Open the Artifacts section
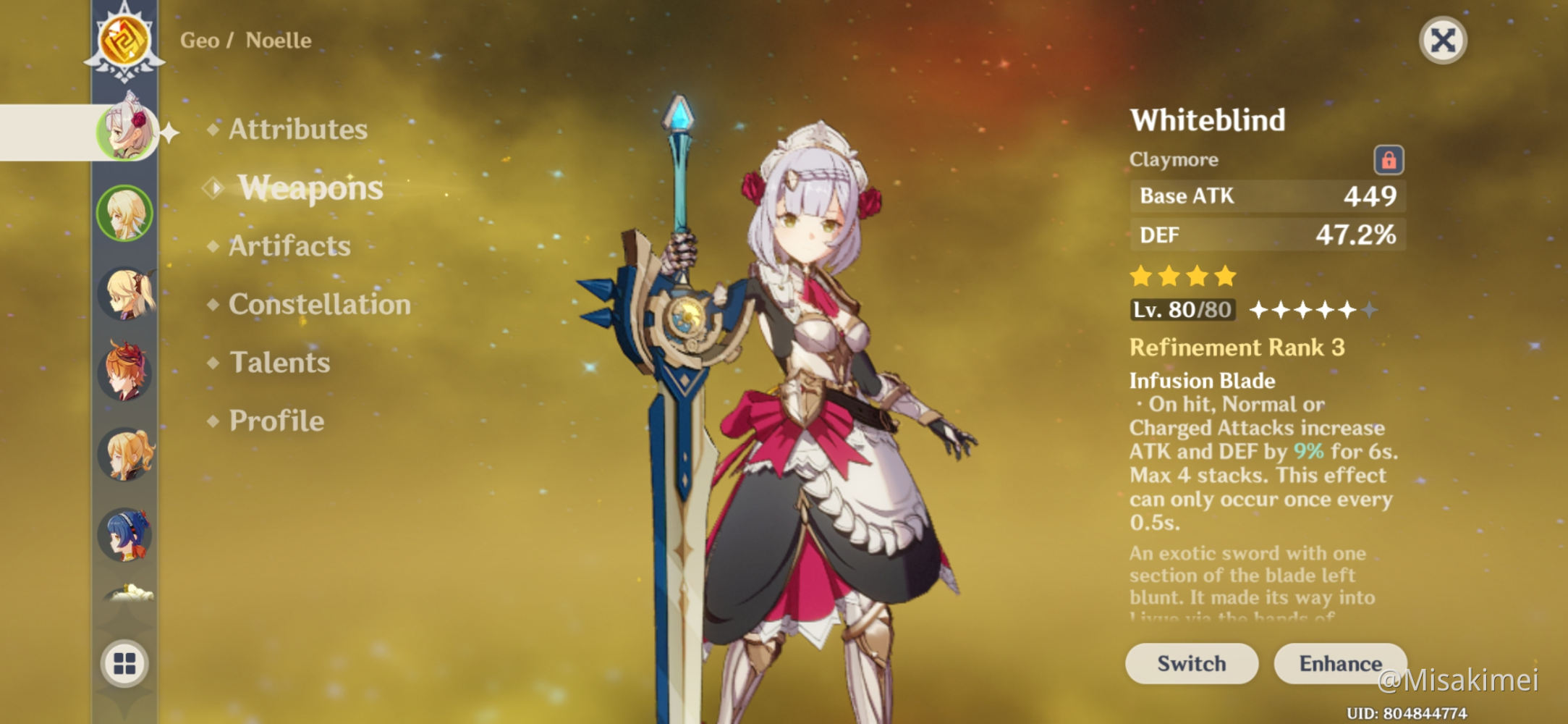Screen dimensions: 1568x724 [x=288, y=246]
